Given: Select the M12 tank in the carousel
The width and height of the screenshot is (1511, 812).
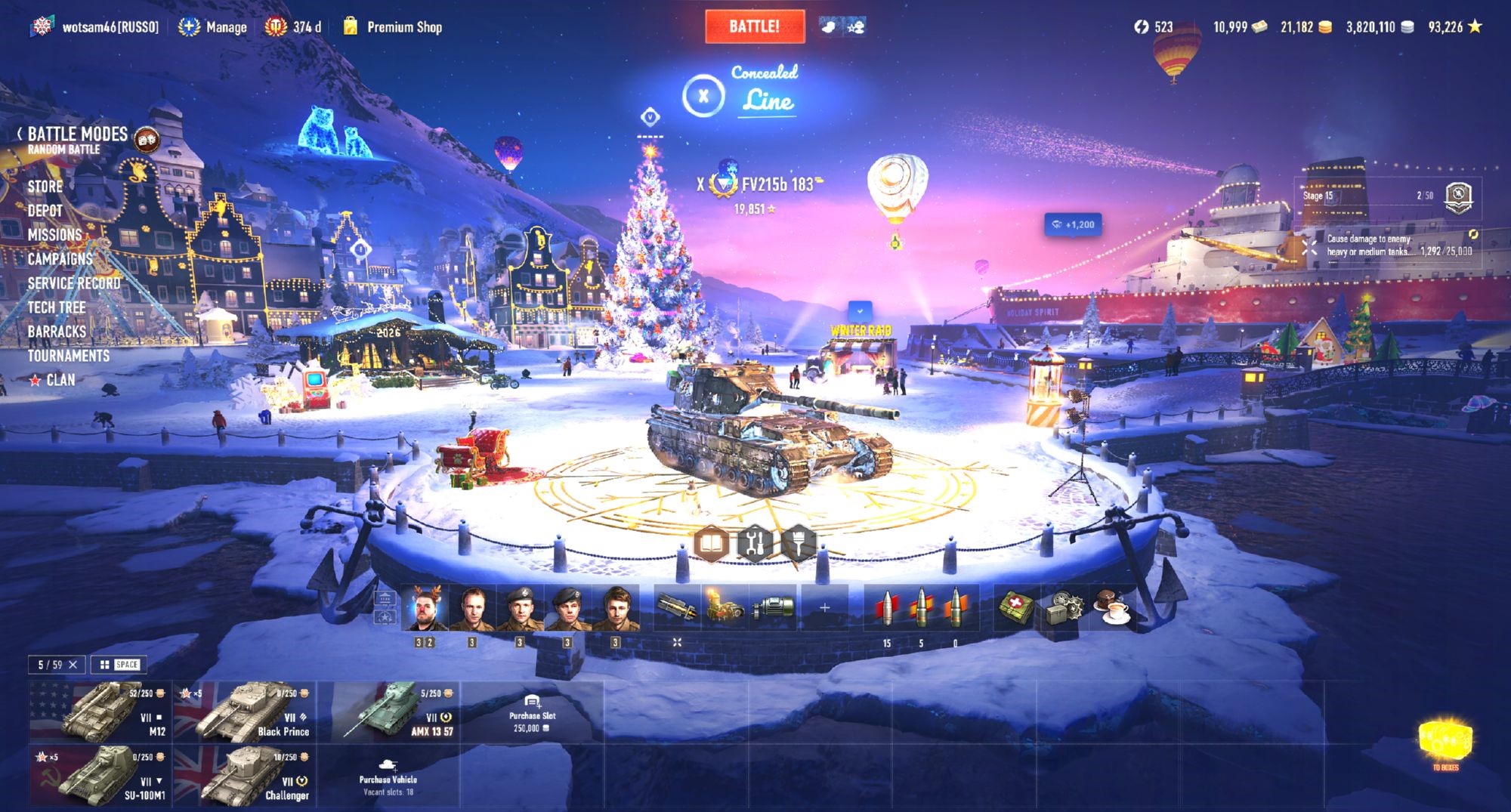Looking at the screenshot, I should pos(100,711).
